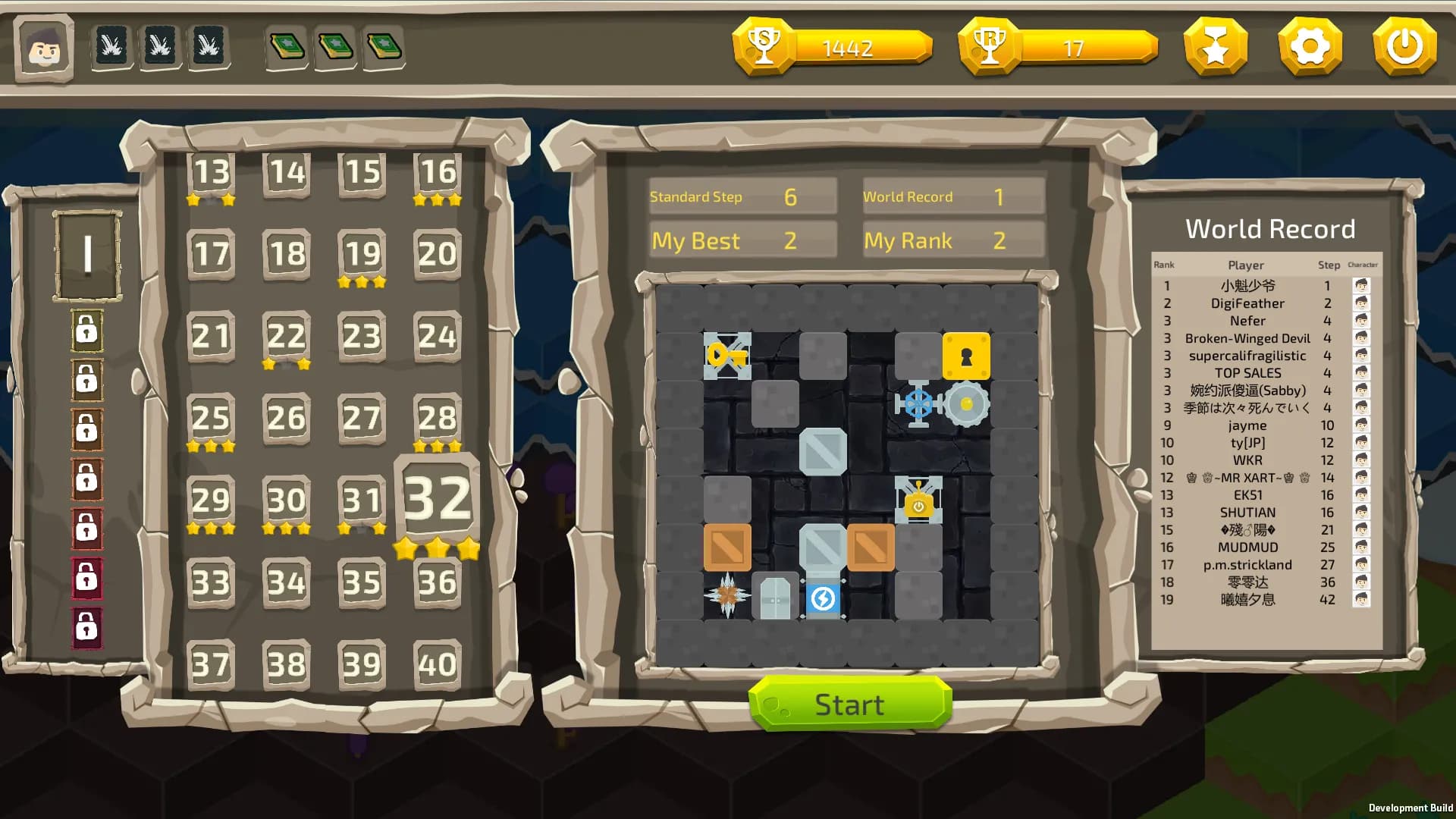Click the golden key tile in the puzzle preview
The image size is (1456, 819).
point(726,353)
